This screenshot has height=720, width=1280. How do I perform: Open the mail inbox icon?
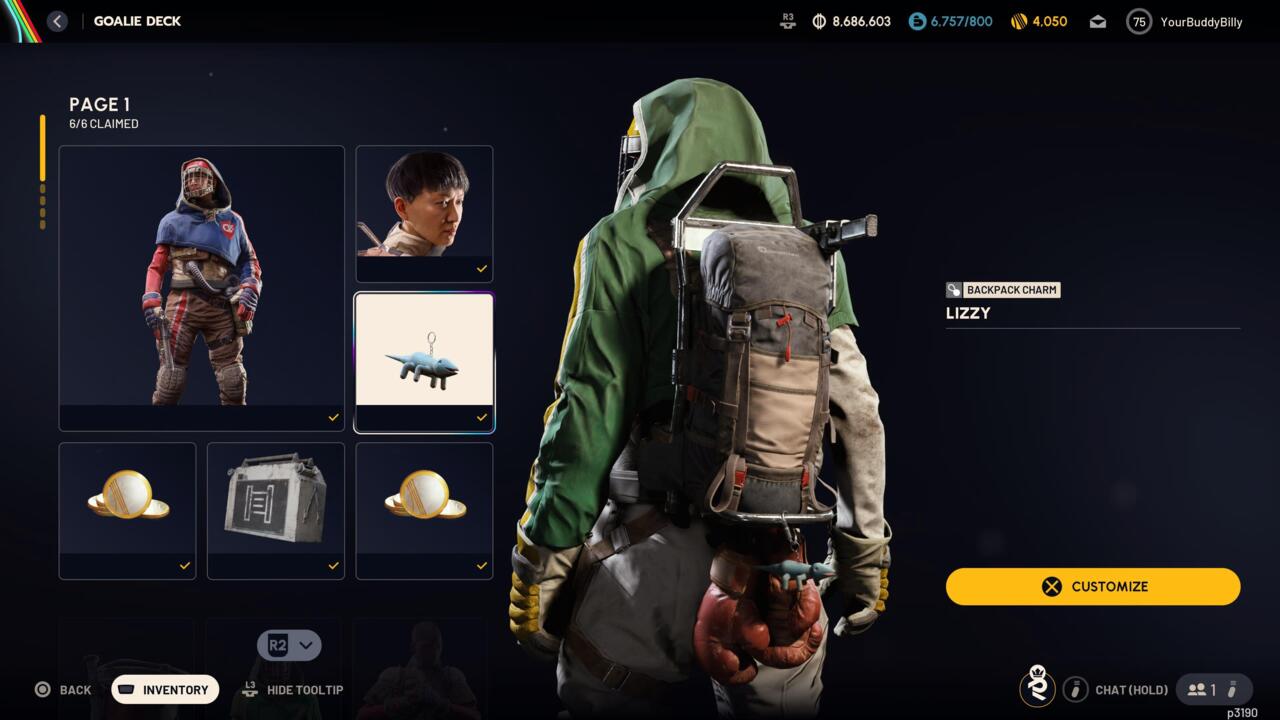(x=1097, y=20)
